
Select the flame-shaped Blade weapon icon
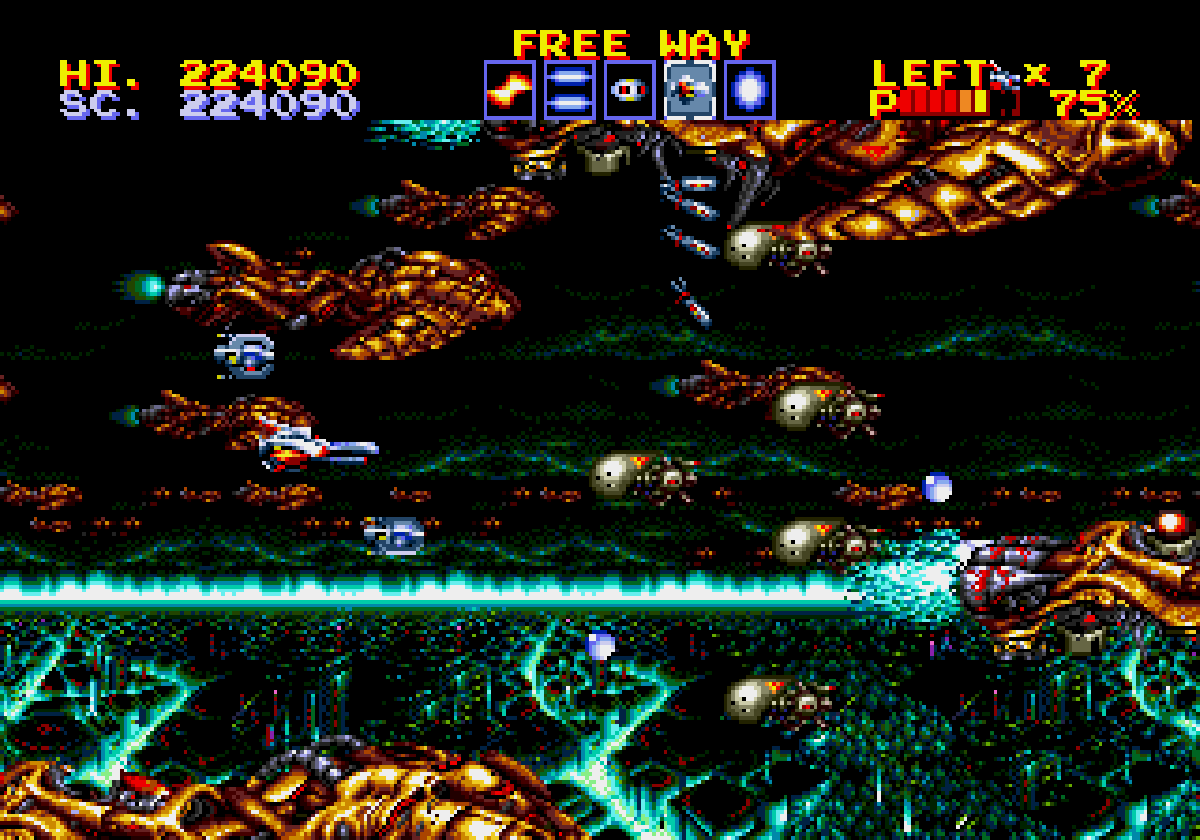click(509, 90)
